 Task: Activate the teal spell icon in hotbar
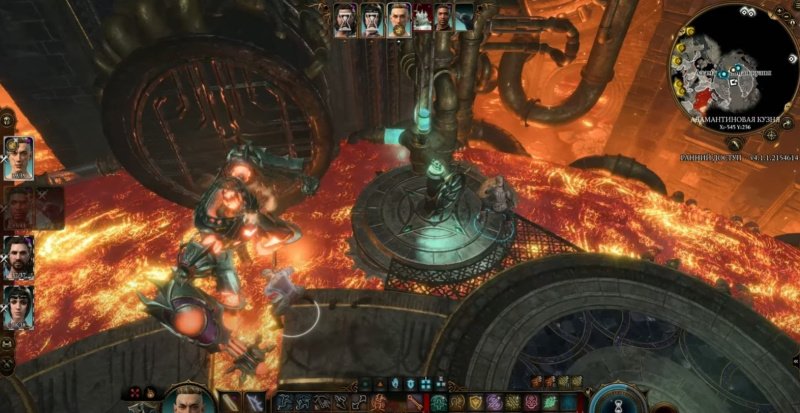pyautogui.click(x=438, y=402)
